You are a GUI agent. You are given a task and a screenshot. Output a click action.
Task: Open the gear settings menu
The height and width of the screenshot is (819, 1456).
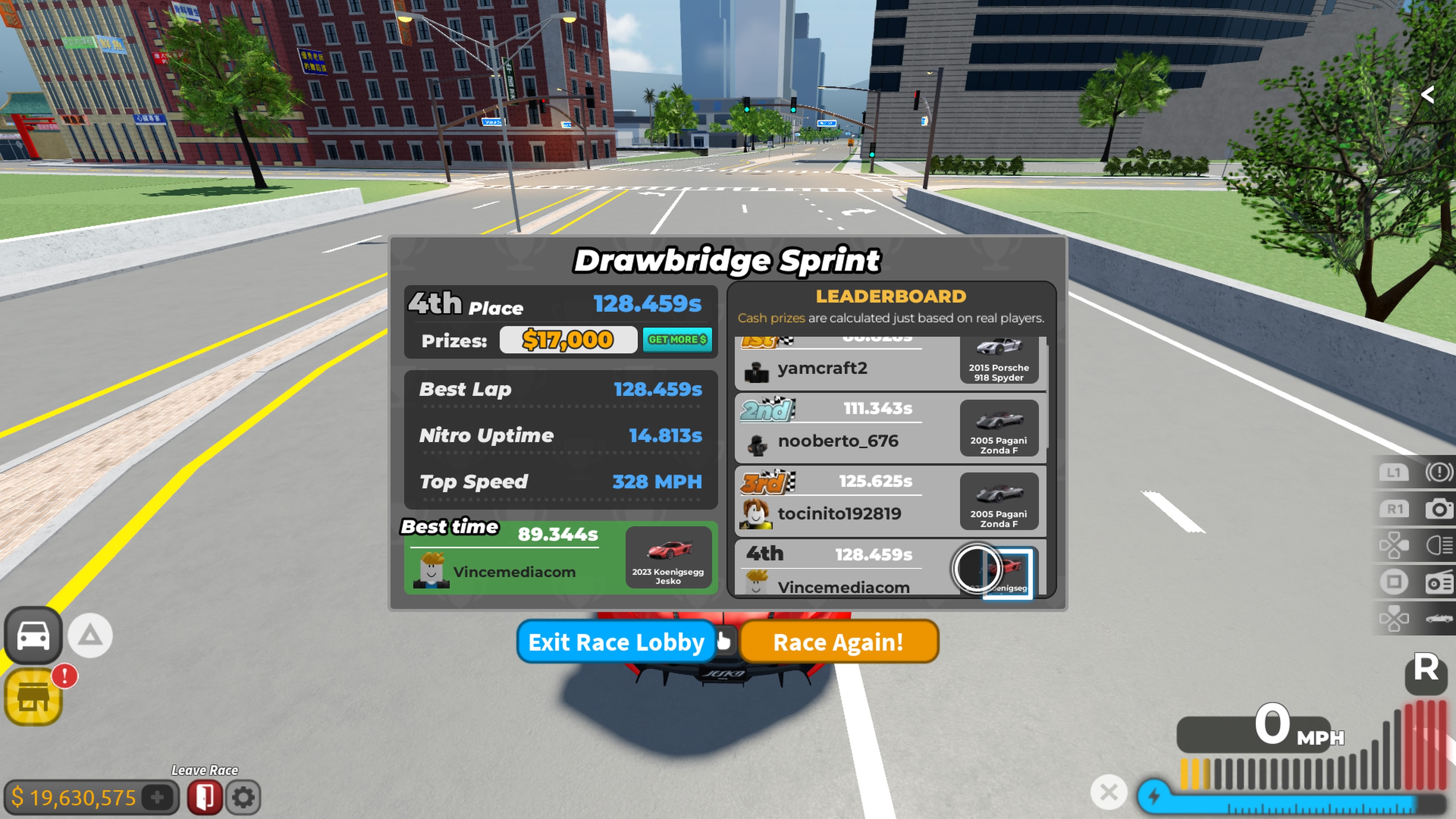point(243,797)
